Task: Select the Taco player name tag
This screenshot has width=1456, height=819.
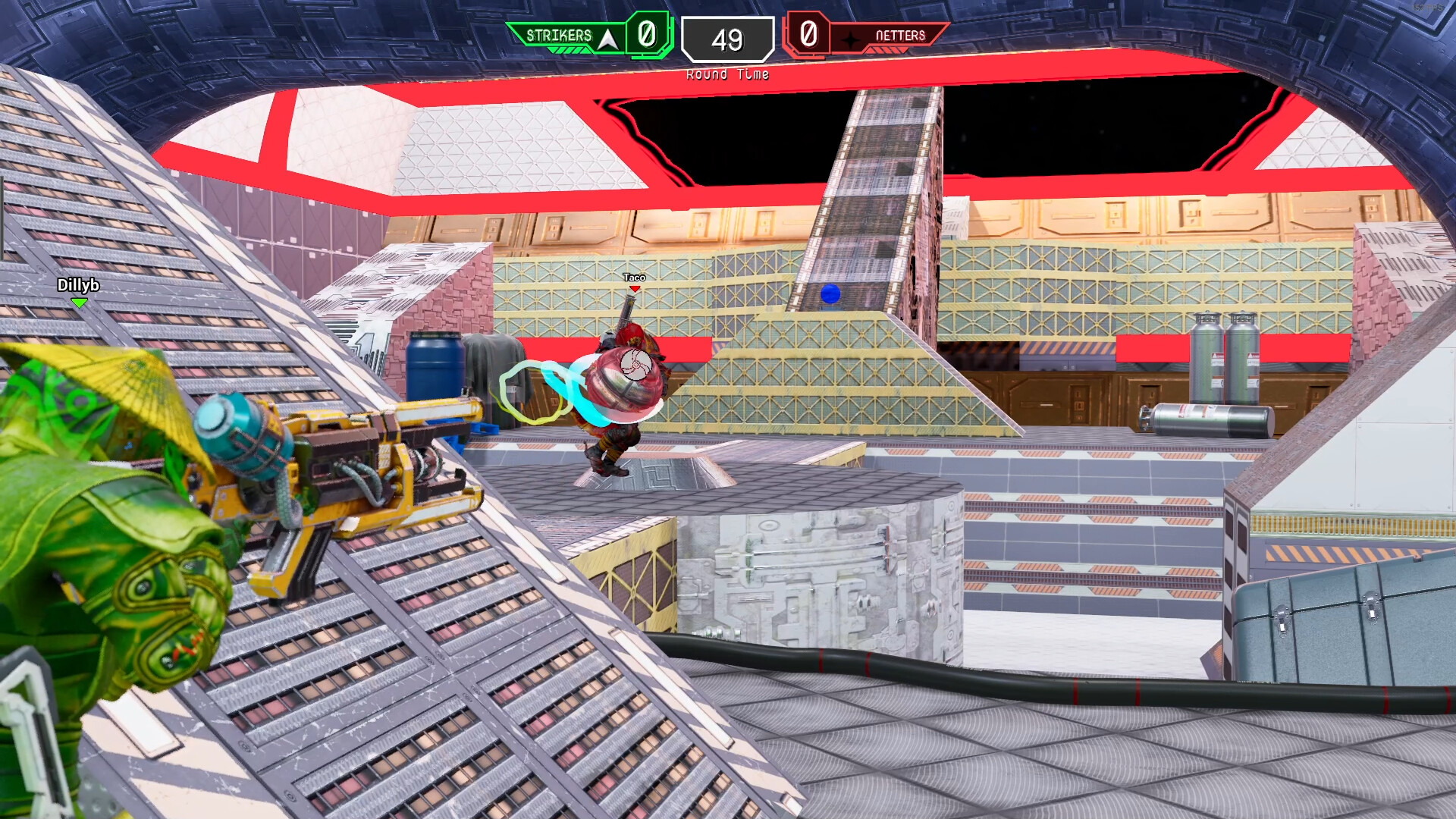Action: (x=634, y=278)
